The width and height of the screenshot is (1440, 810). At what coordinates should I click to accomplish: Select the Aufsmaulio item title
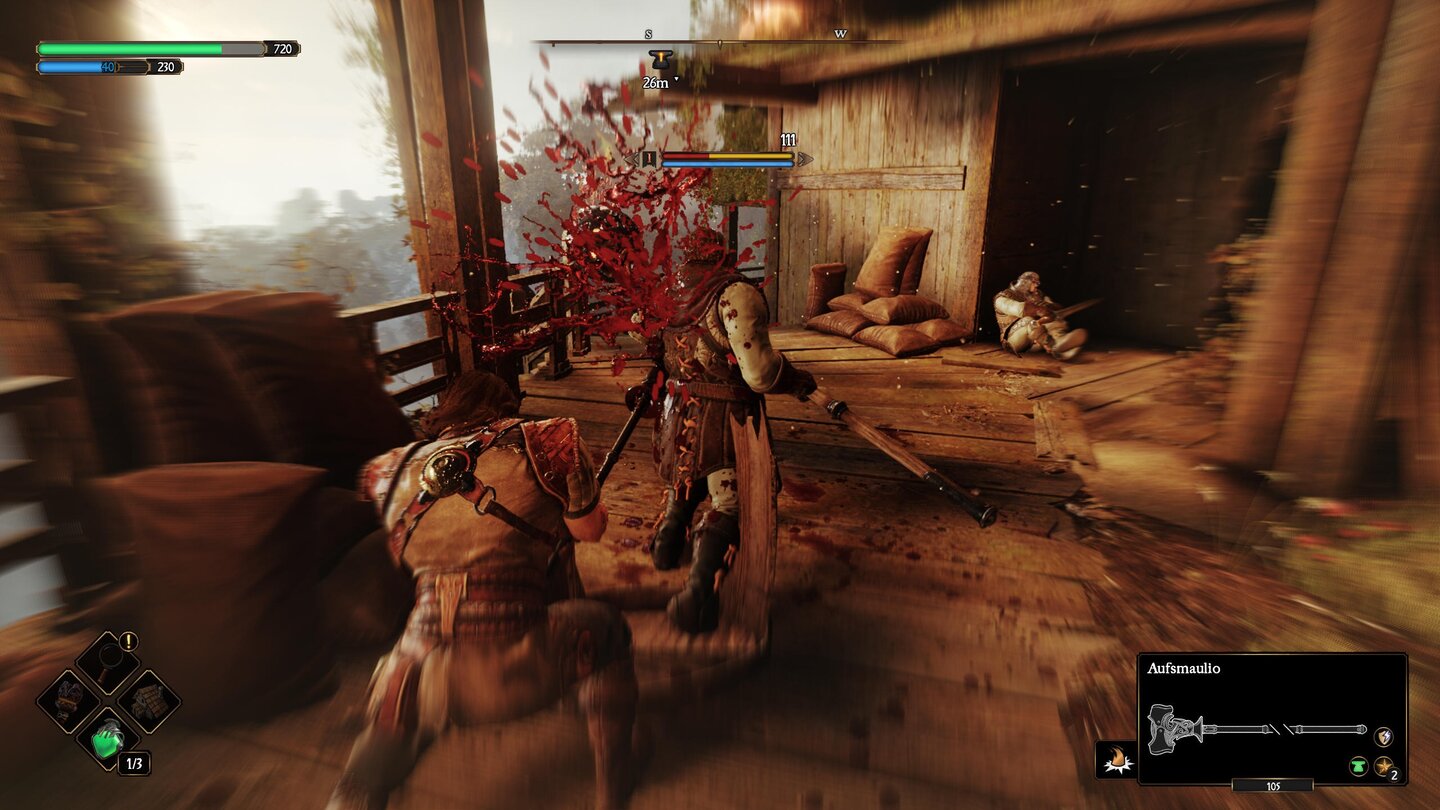(1184, 668)
